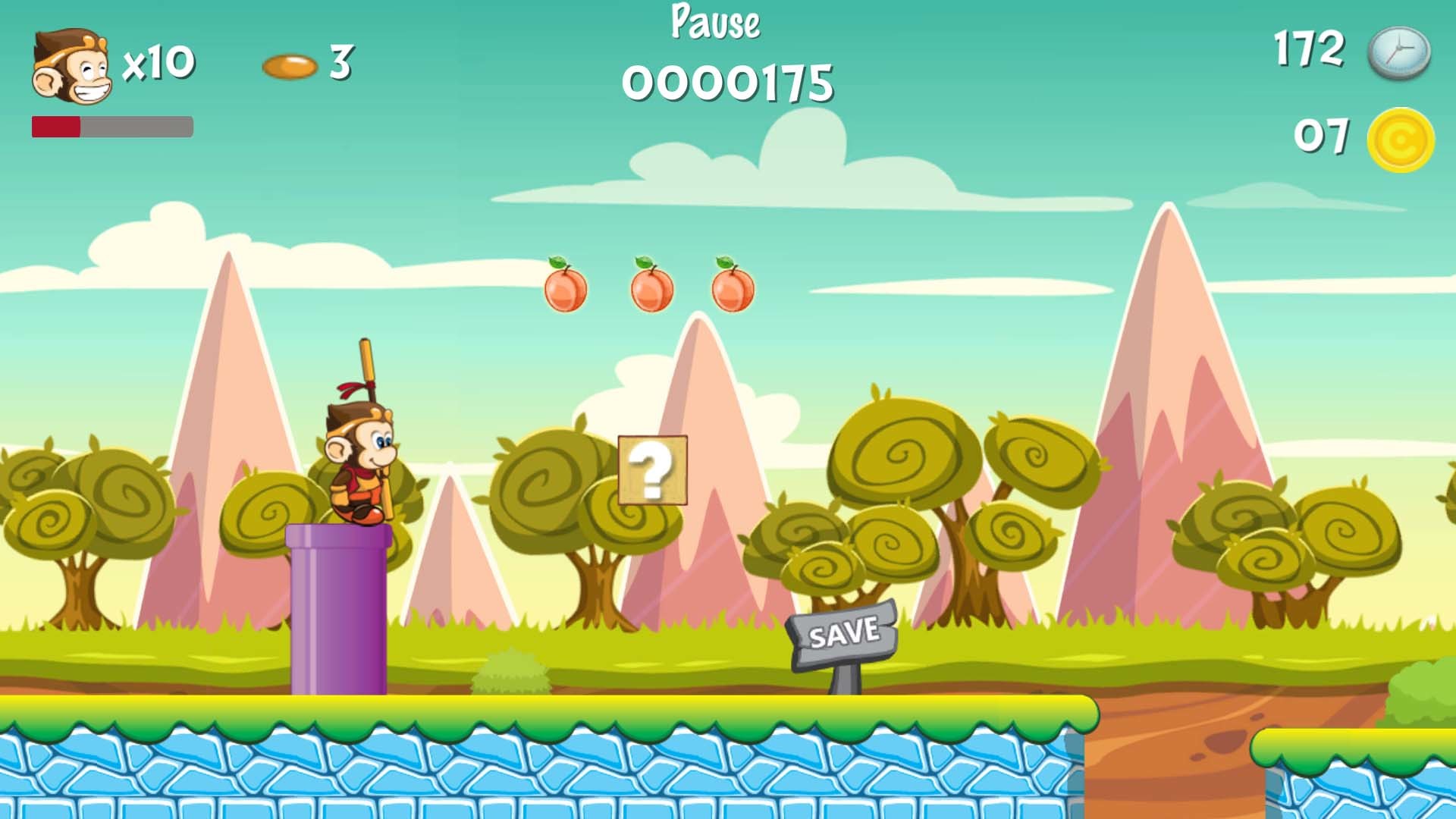Image resolution: width=1456 pixels, height=819 pixels.
Task: Click the peanut count number 3
Action: pyautogui.click(x=340, y=64)
